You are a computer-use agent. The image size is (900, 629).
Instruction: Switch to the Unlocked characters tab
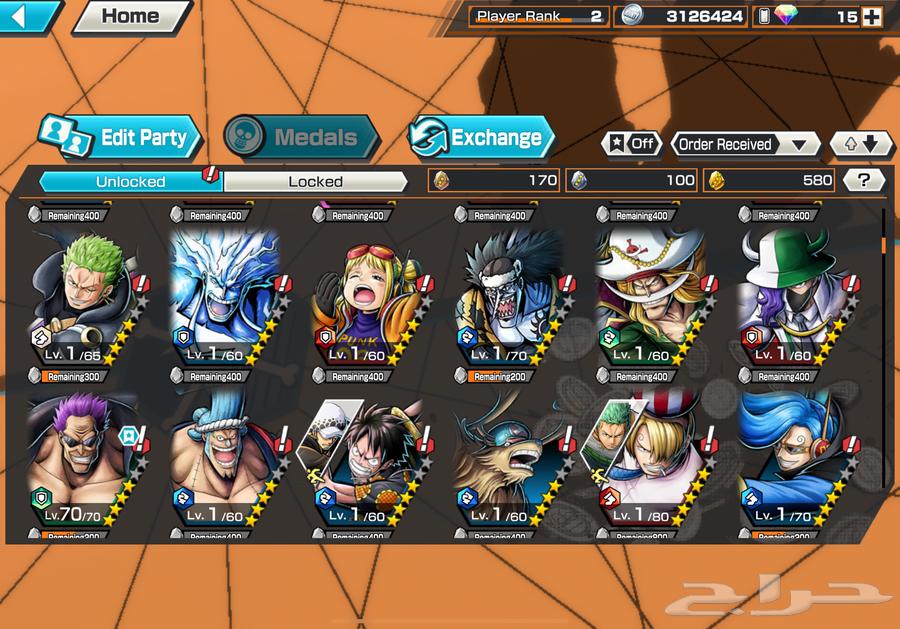[x=130, y=181]
